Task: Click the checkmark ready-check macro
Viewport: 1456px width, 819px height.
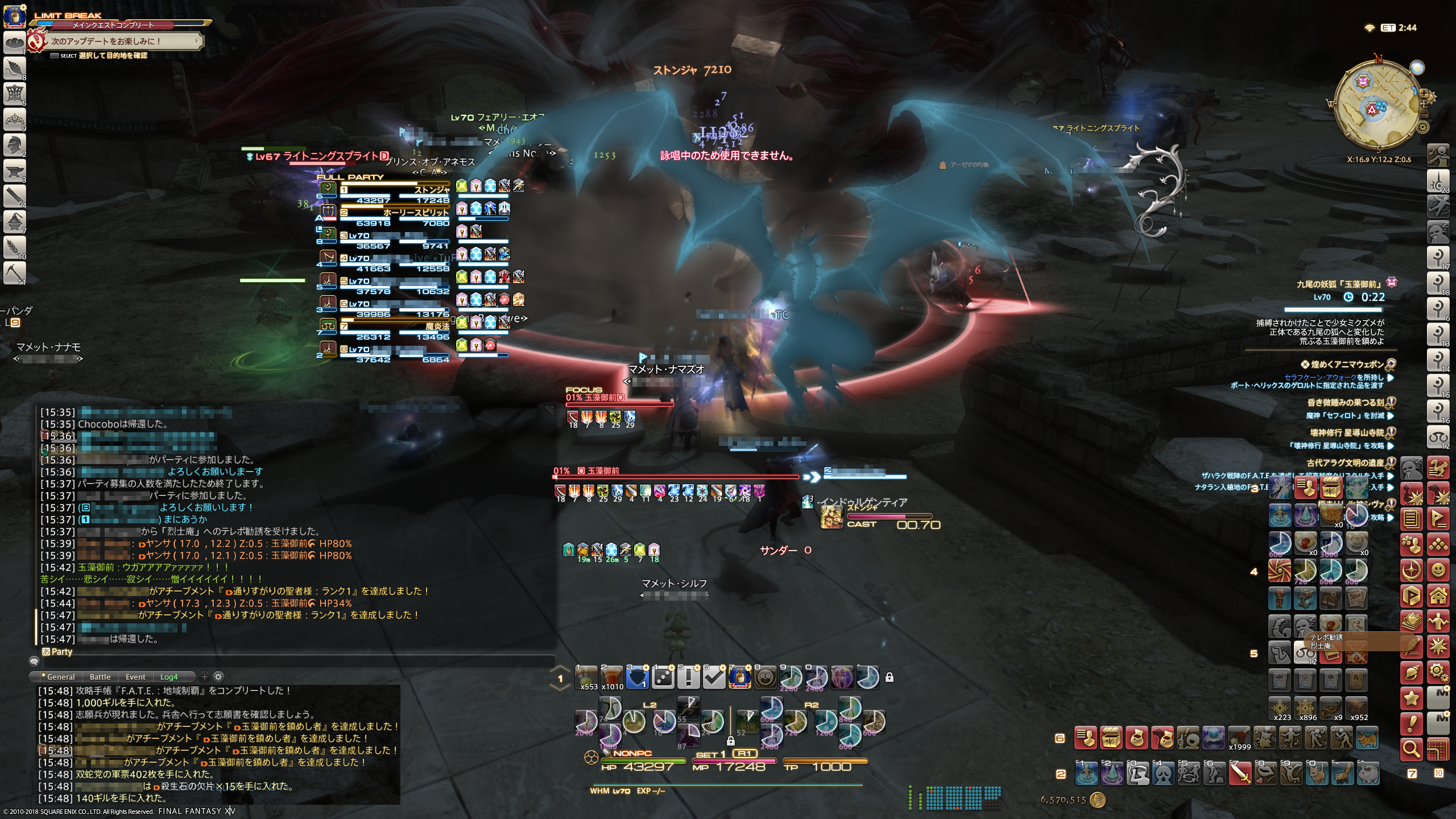Action: coord(714,677)
